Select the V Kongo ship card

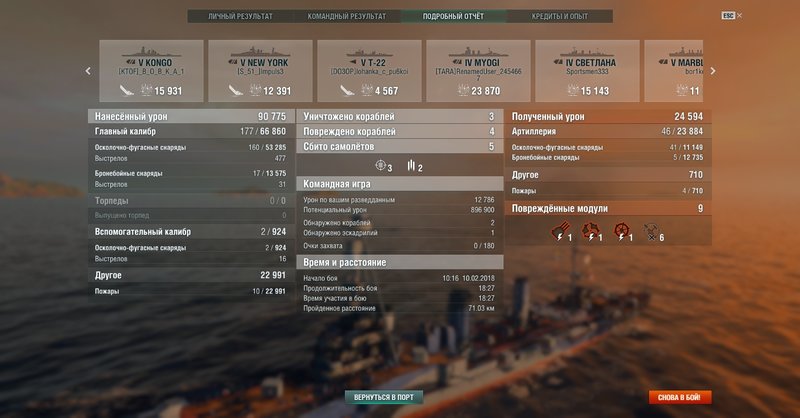click(149, 70)
